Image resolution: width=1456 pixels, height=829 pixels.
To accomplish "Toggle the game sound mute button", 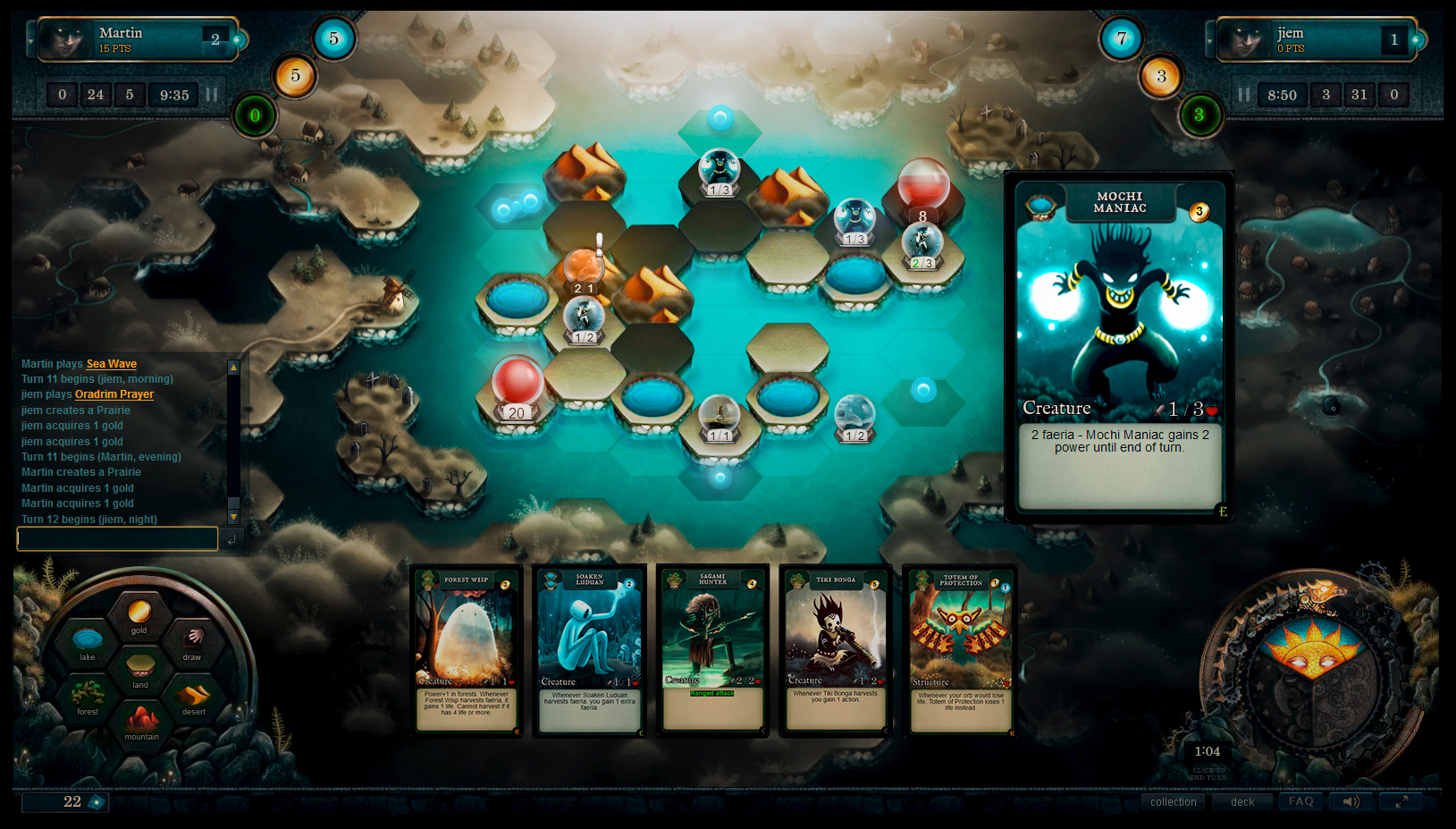I will tap(1351, 800).
